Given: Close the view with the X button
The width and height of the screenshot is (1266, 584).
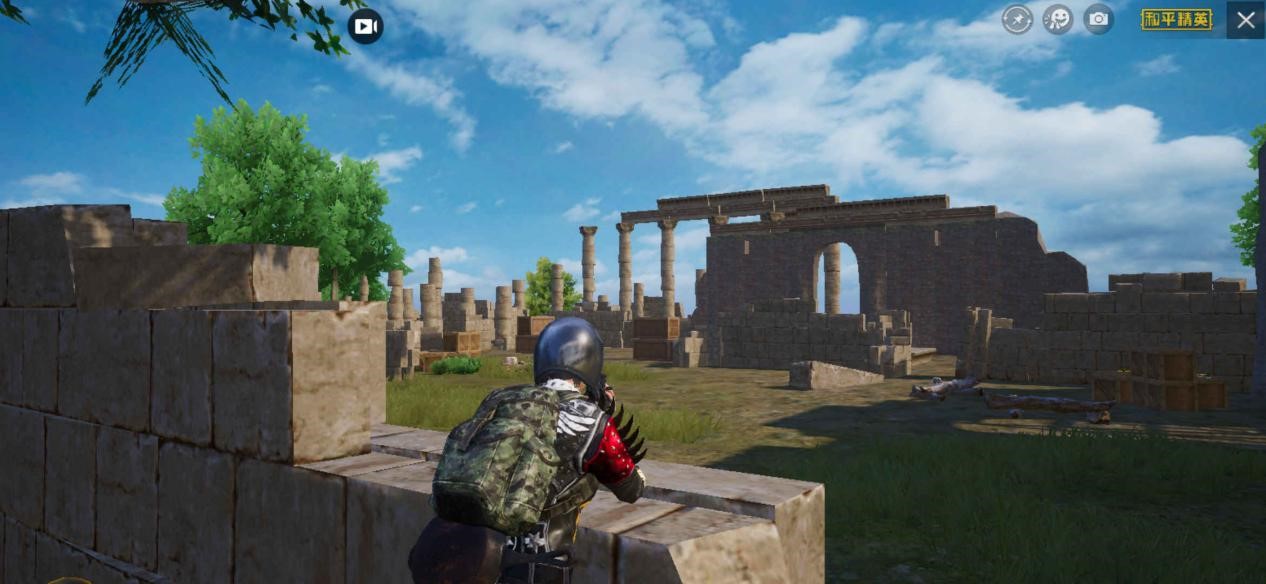Looking at the screenshot, I should tap(1245, 19).
